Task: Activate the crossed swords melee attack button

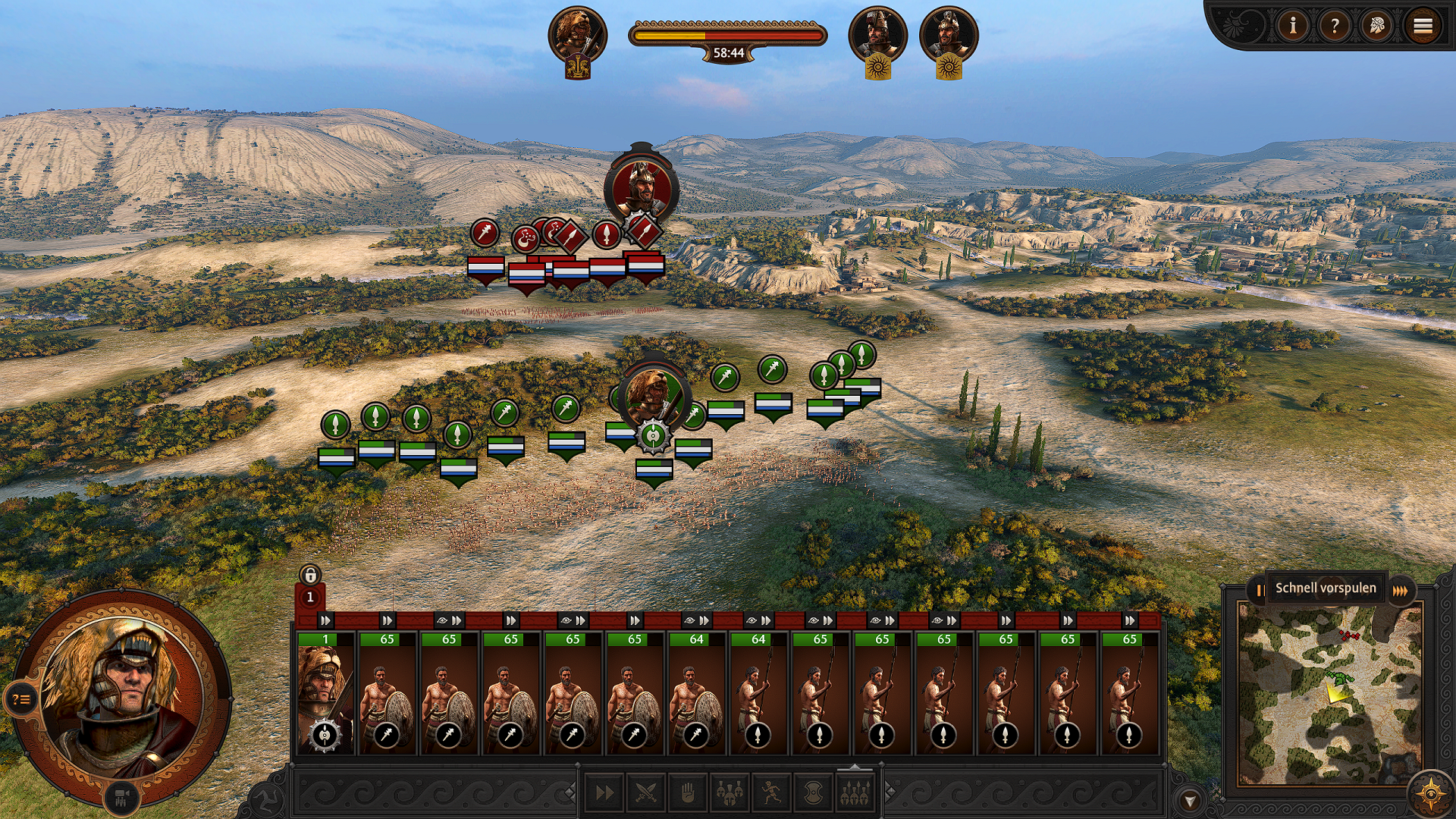Action: 646,793
